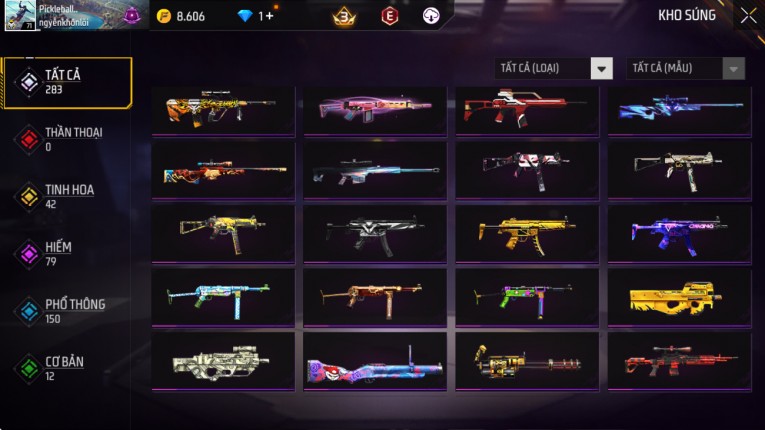765x430 pixels.
Task: Open the player profile avatar
Action: pos(20,16)
